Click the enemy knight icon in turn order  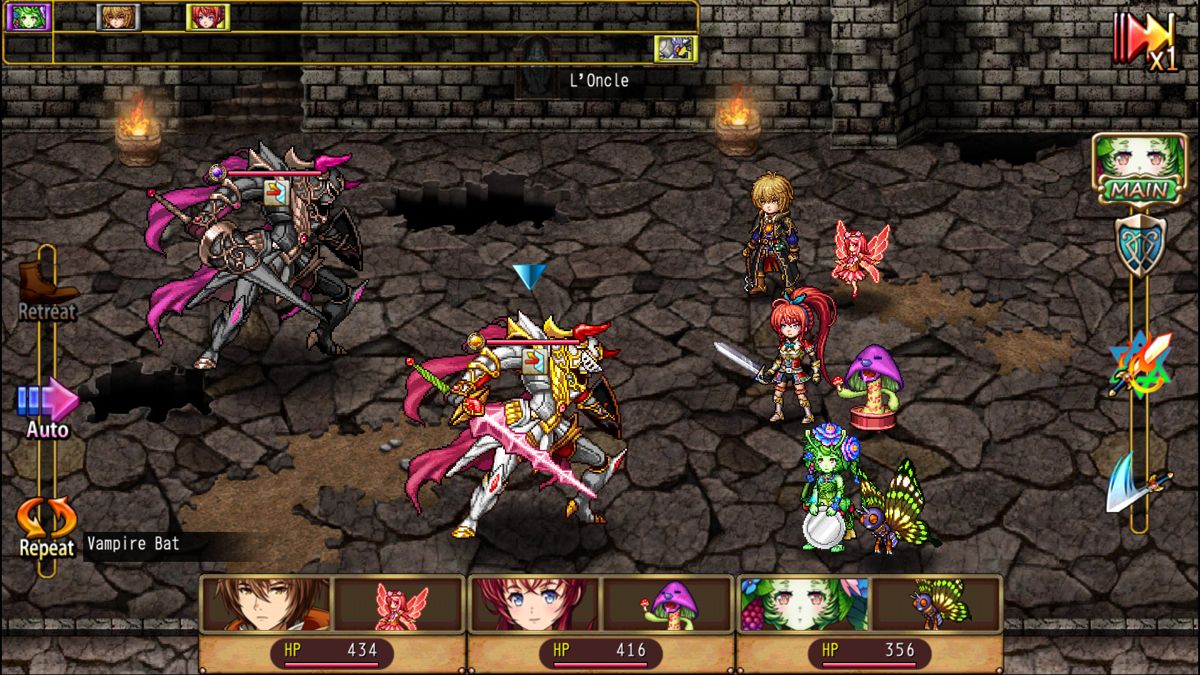(x=675, y=48)
